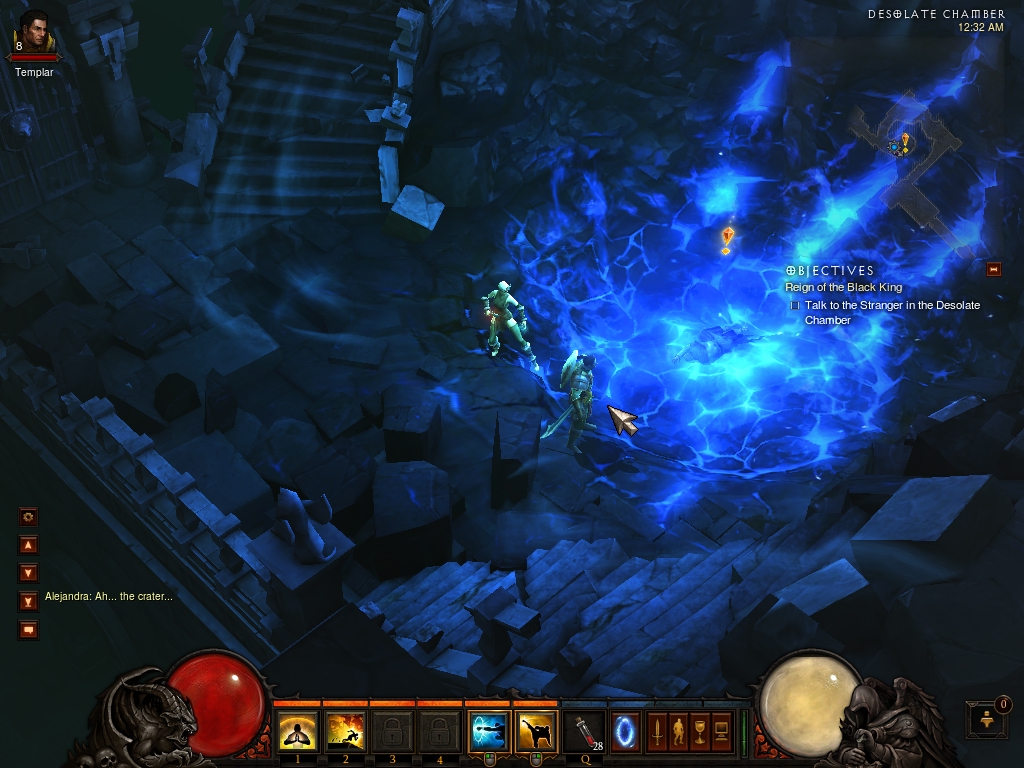Click the Templar follower portrait
1024x768 pixels.
[x=33, y=35]
